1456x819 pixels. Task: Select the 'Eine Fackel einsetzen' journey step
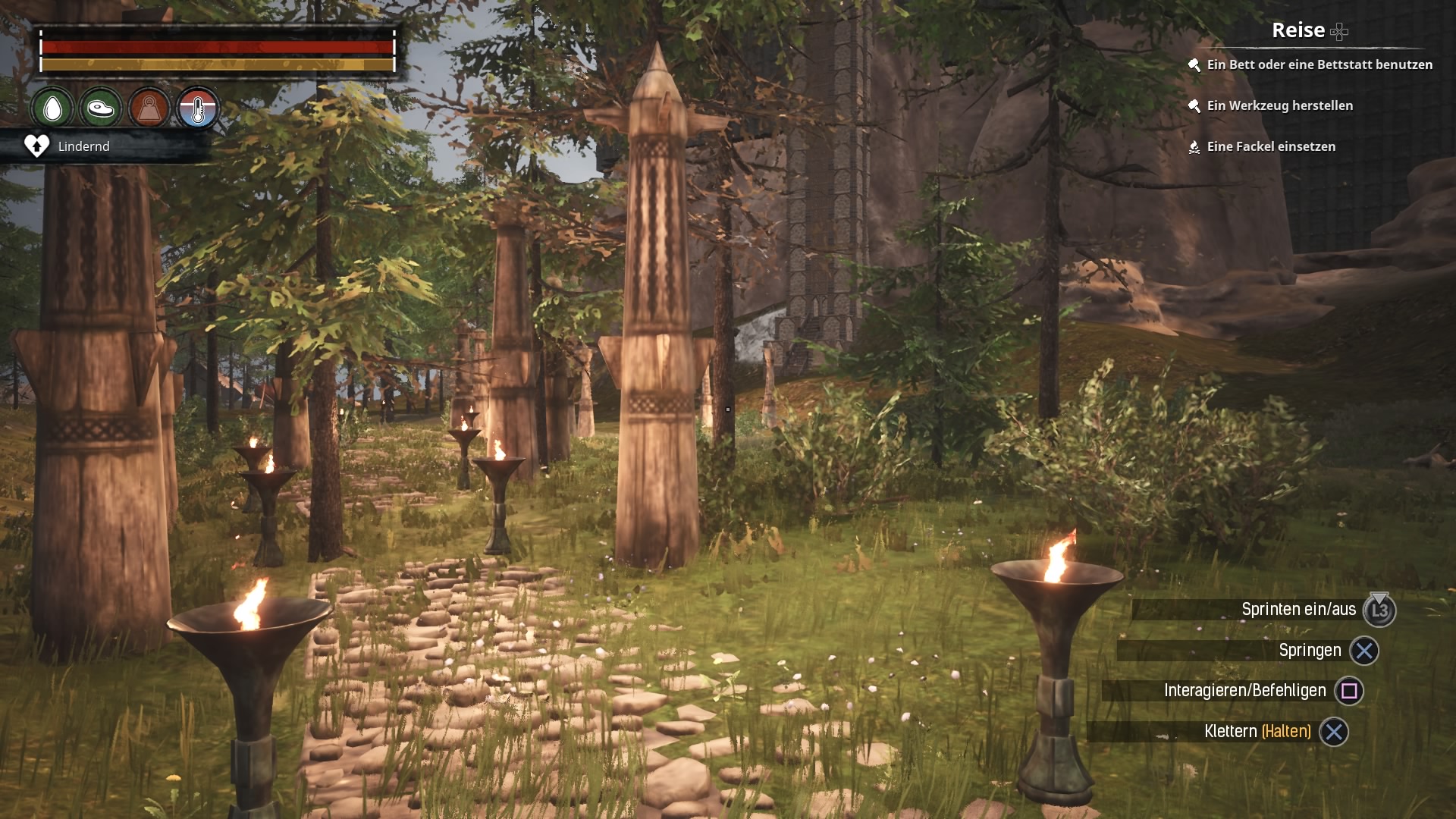1270,147
